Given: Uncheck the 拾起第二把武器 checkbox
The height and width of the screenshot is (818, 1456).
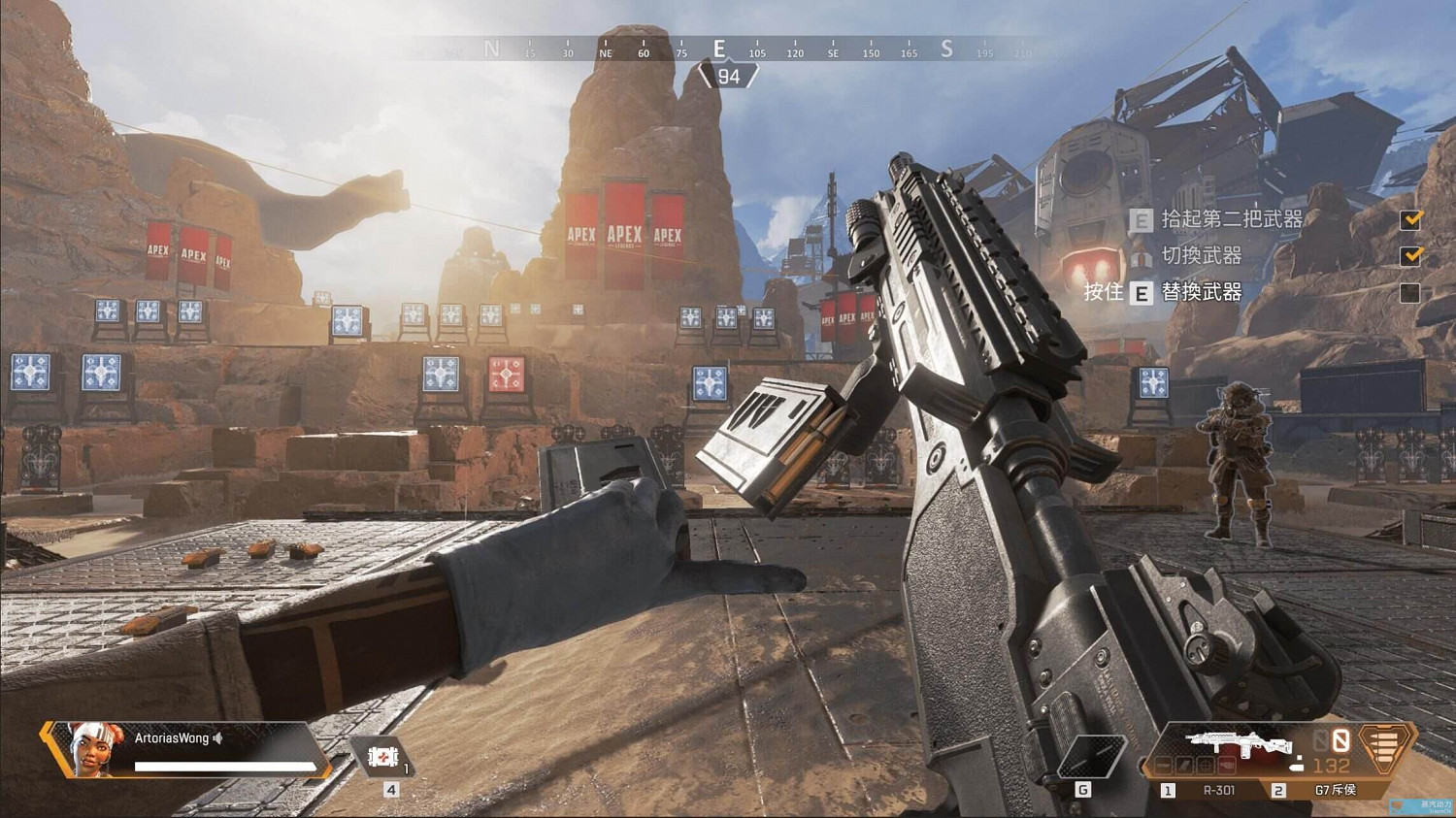Looking at the screenshot, I should pyautogui.click(x=1410, y=220).
